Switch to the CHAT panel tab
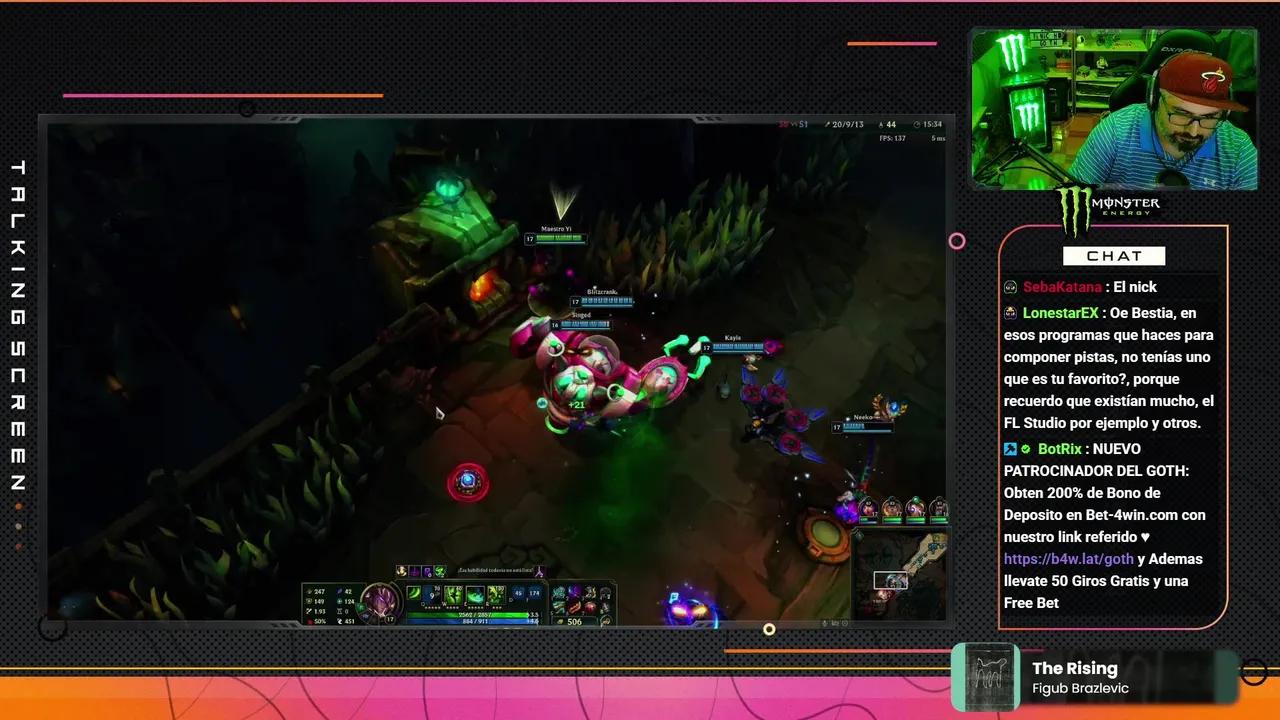 click(x=1114, y=256)
